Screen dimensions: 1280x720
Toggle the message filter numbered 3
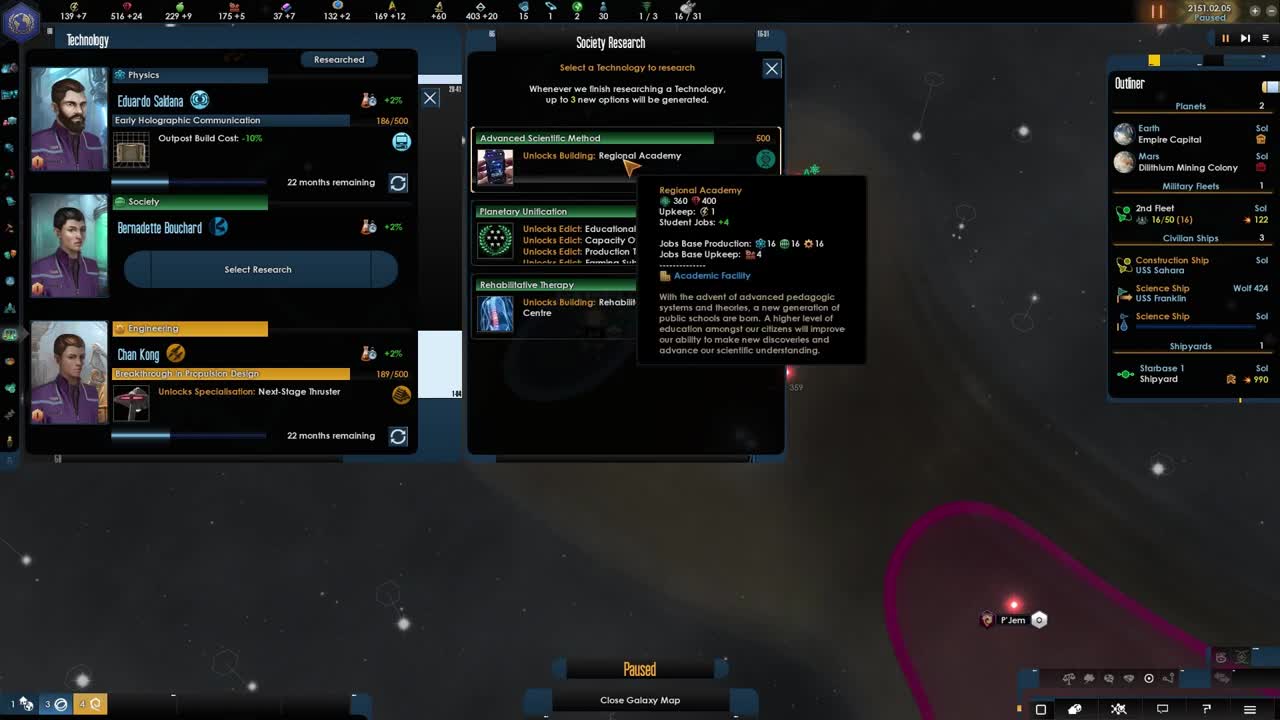[57, 704]
